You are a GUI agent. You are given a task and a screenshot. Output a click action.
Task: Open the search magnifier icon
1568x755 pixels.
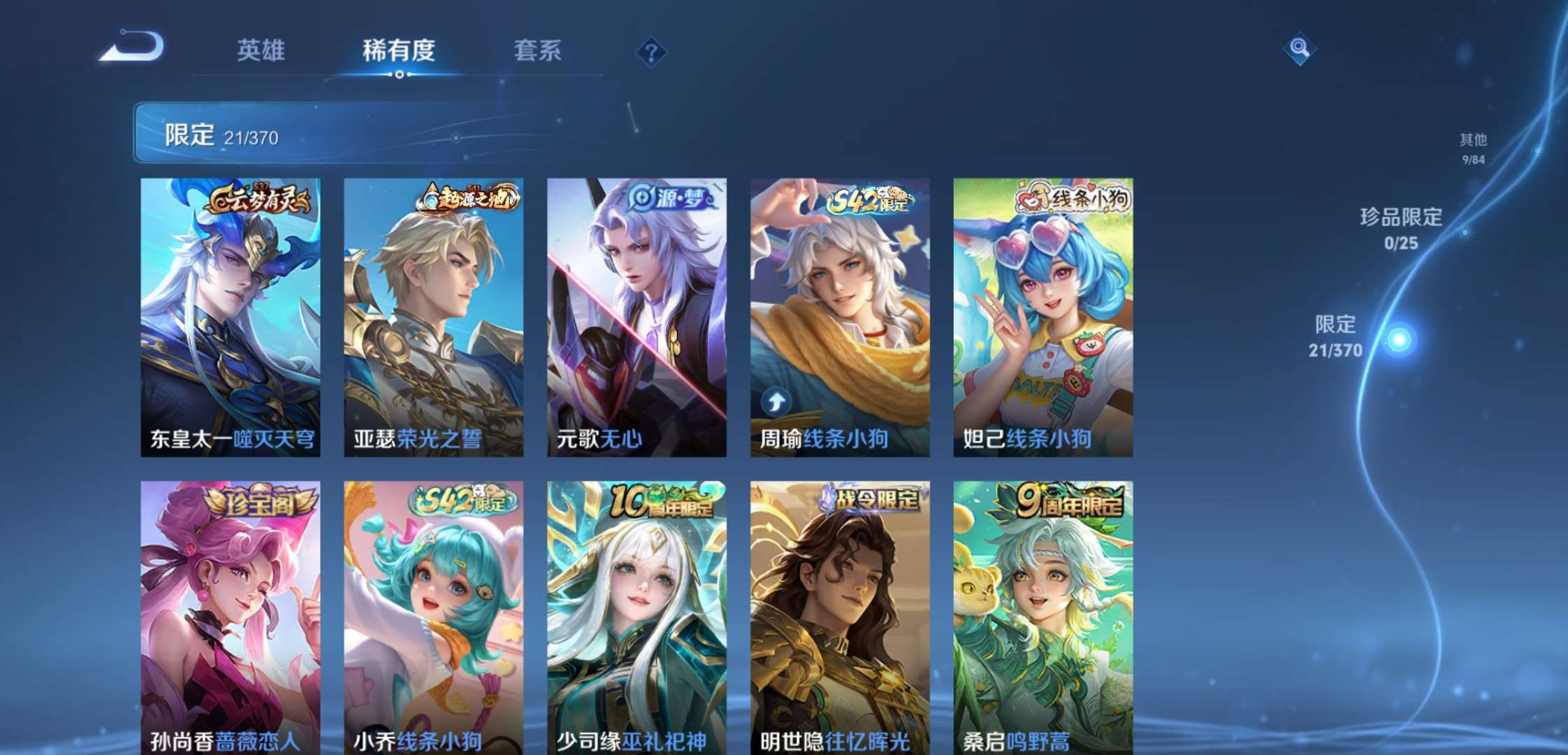point(1301,48)
